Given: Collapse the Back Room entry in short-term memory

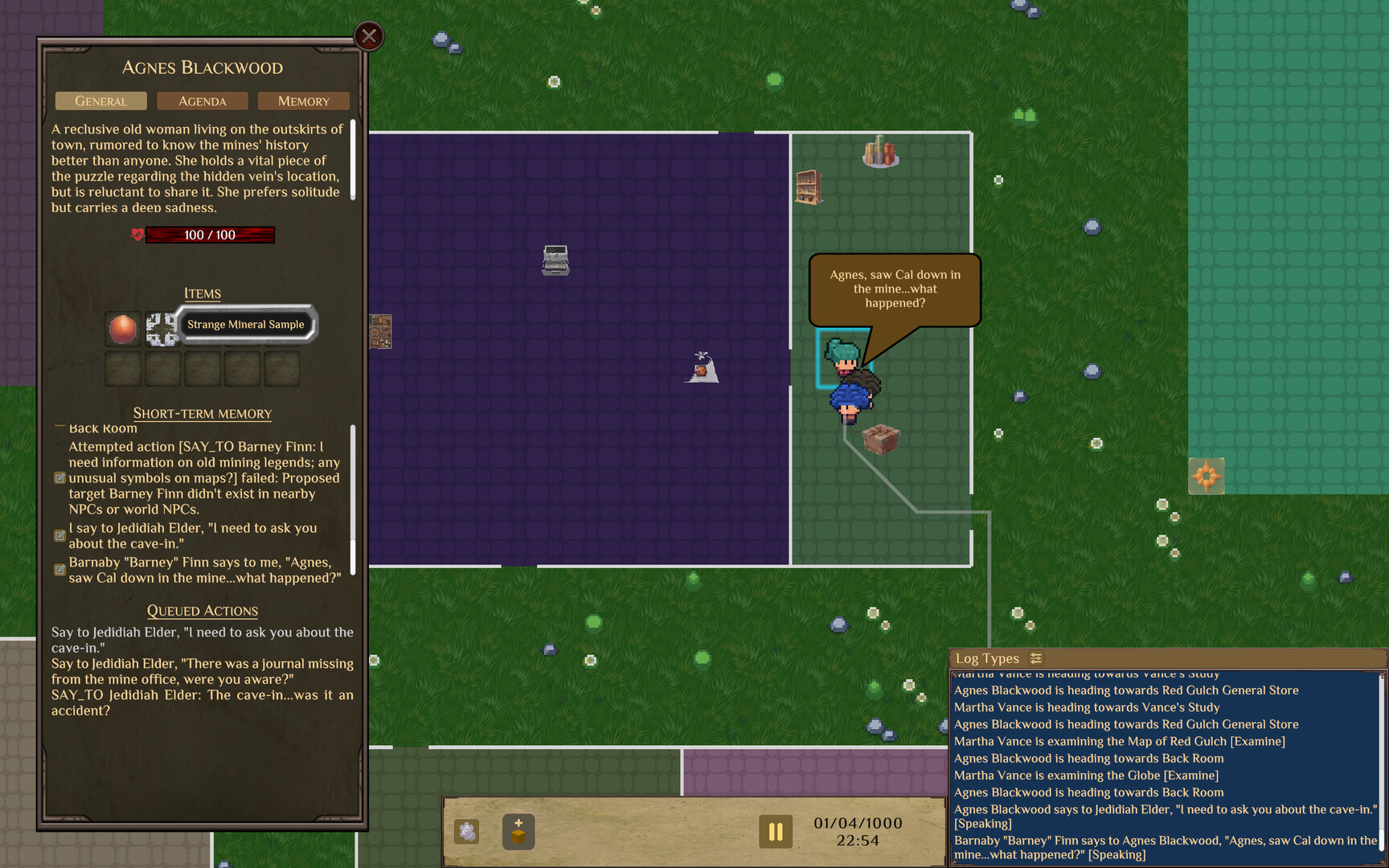Looking at the screenshot, I should click(59, 427).
